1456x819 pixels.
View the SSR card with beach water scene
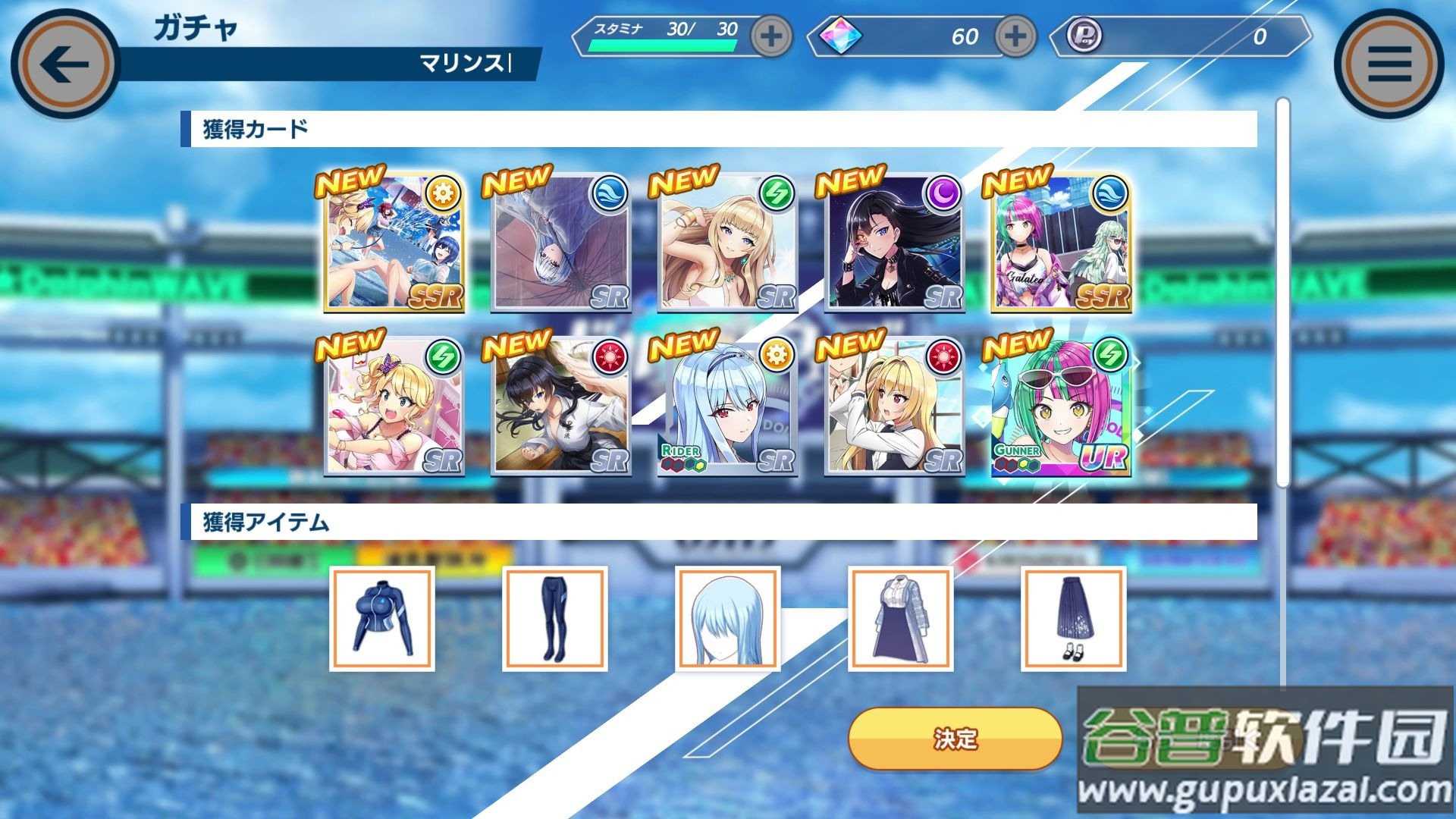pyautogui.click(x=394, y=243)
